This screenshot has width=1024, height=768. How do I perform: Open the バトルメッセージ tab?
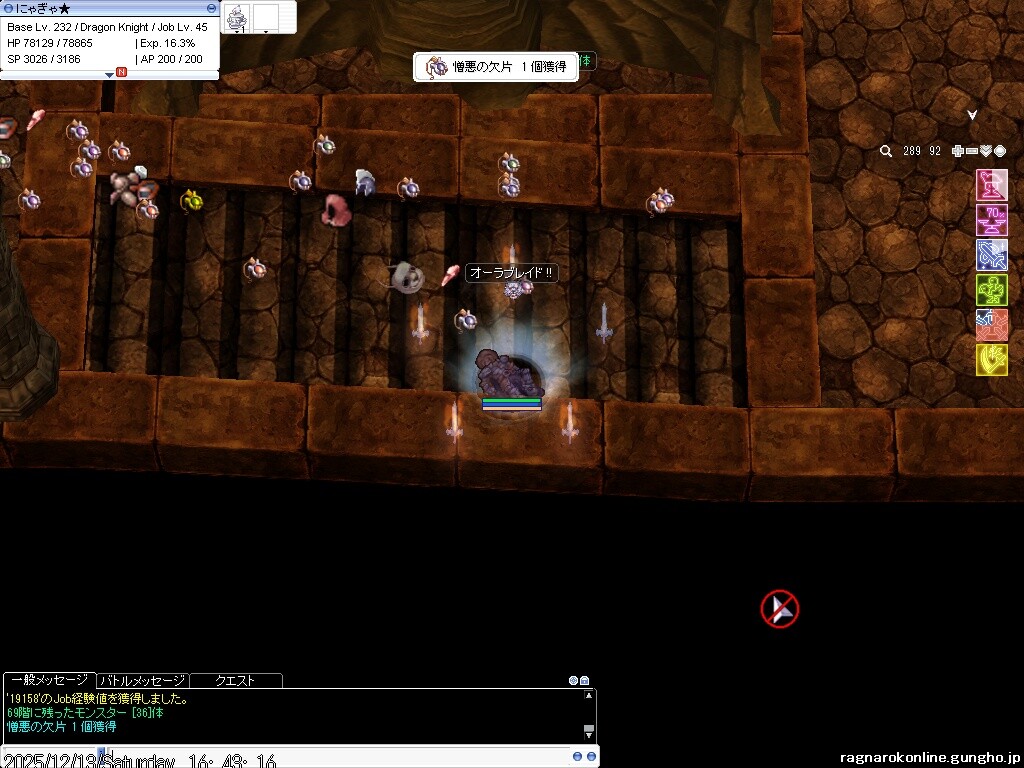tap(142, 680)
